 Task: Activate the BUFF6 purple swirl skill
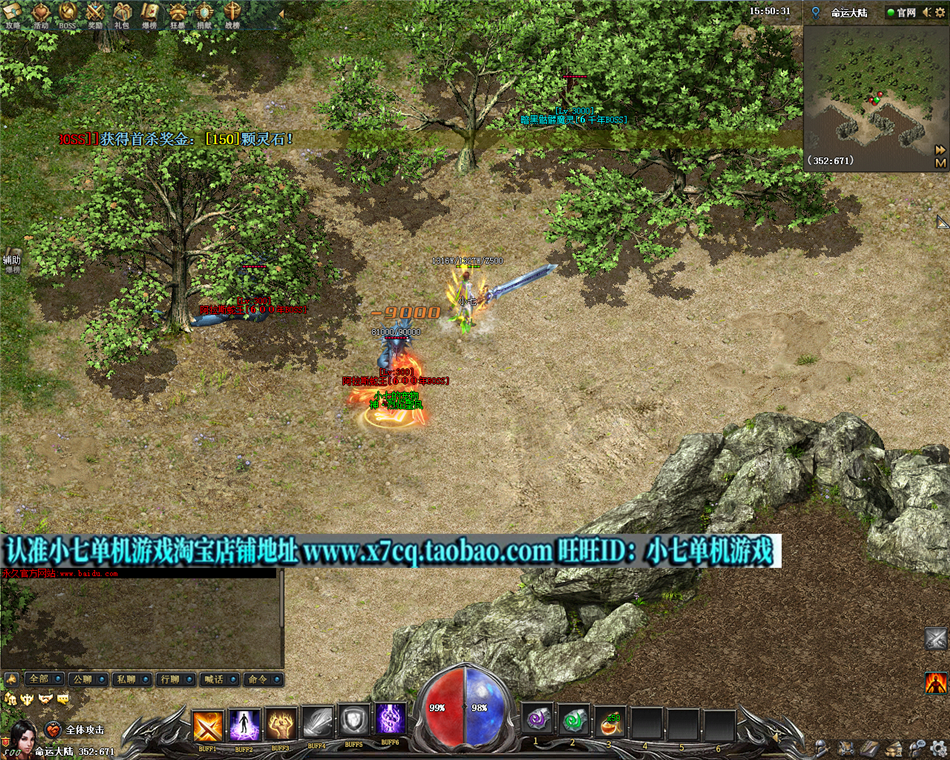(390, 720)
